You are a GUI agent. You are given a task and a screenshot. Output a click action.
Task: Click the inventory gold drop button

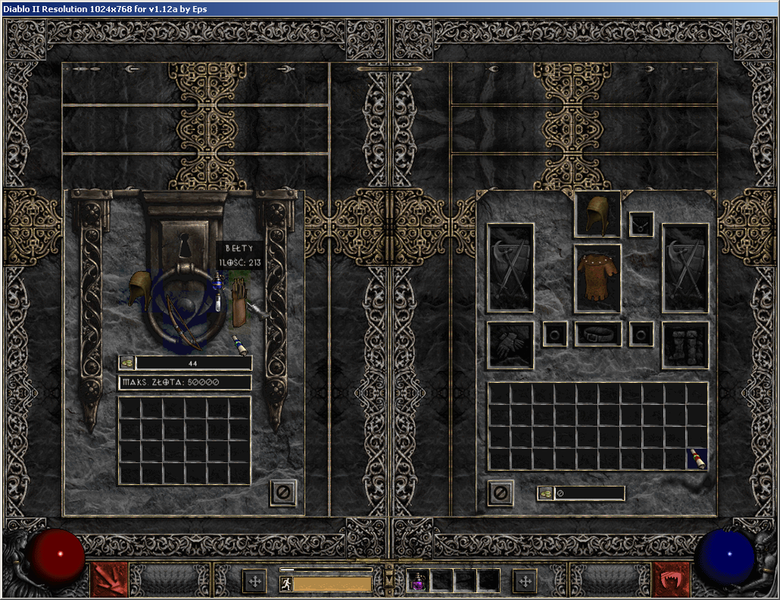click(545, 493)
